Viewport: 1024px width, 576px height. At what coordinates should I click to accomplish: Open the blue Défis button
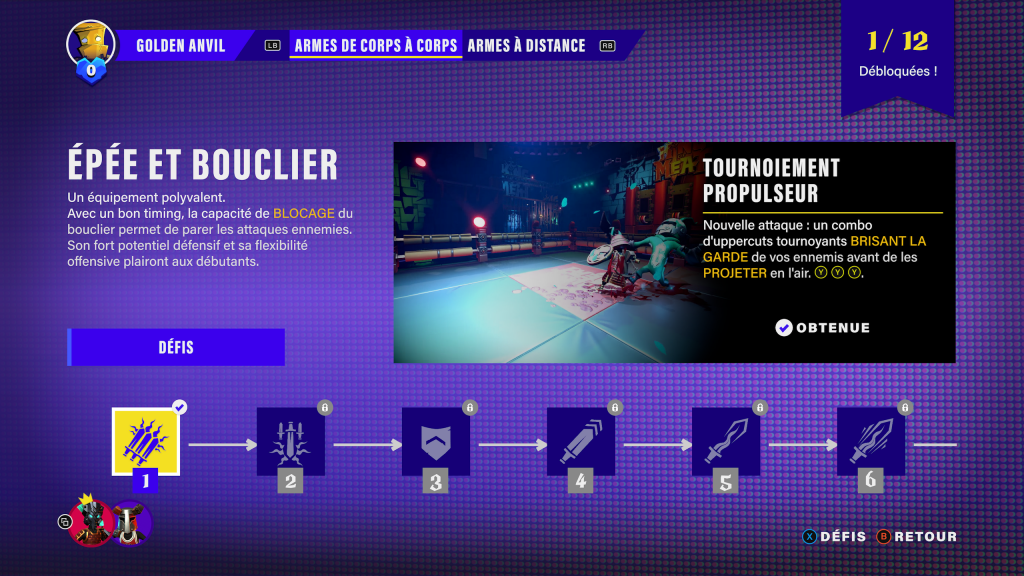coord(176,348)
